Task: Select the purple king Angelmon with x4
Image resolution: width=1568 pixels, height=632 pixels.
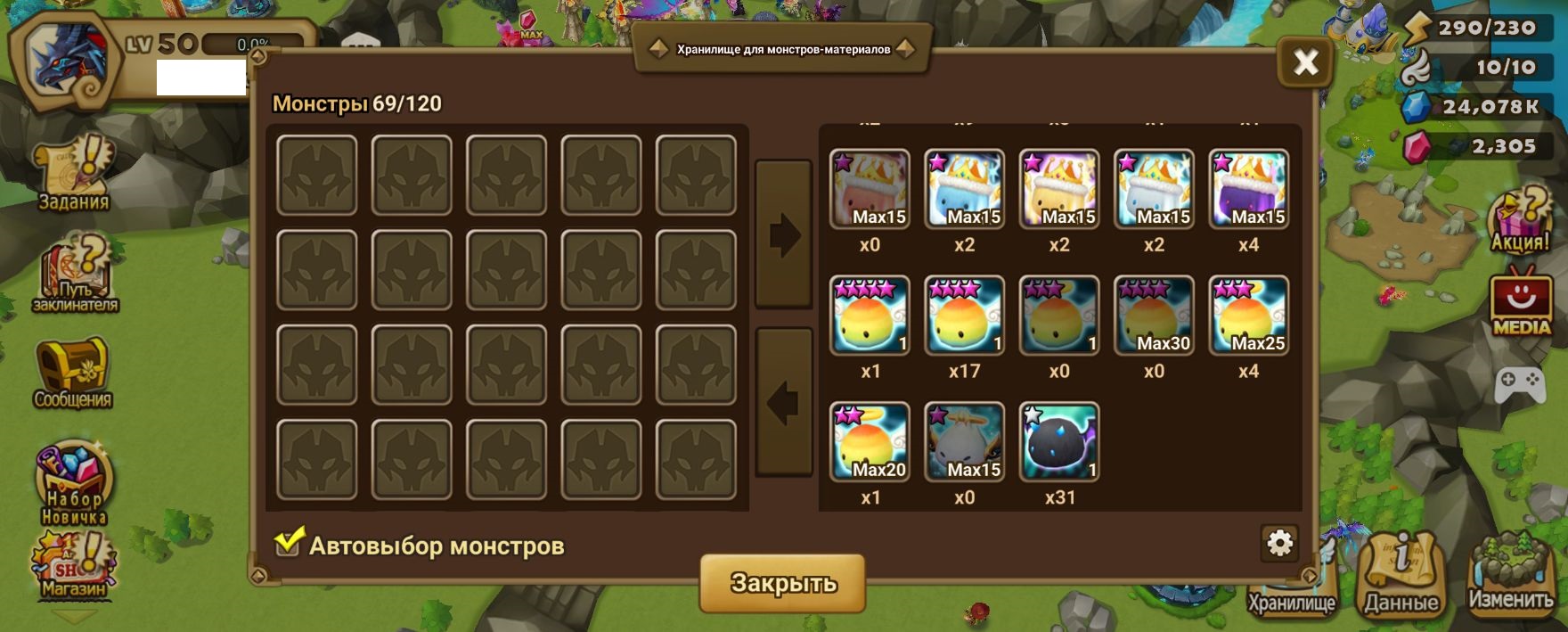Action: coord(1248,189)
